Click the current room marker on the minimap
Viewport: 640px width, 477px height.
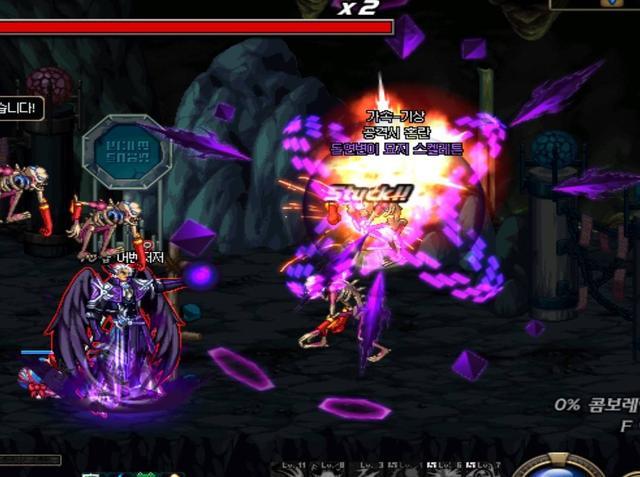coord(611,3)
